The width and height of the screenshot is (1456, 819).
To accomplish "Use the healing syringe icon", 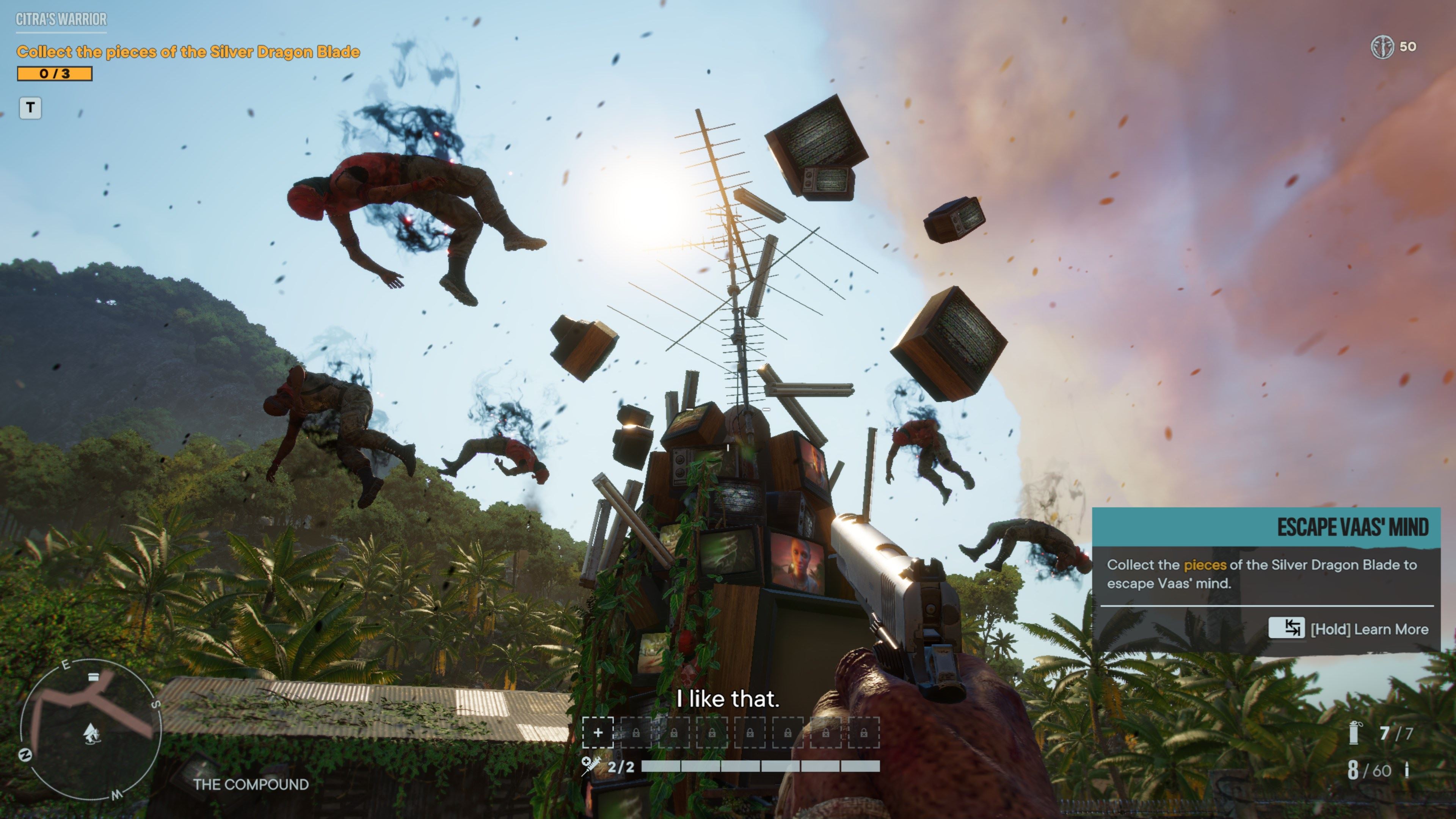I will [591, 766].
